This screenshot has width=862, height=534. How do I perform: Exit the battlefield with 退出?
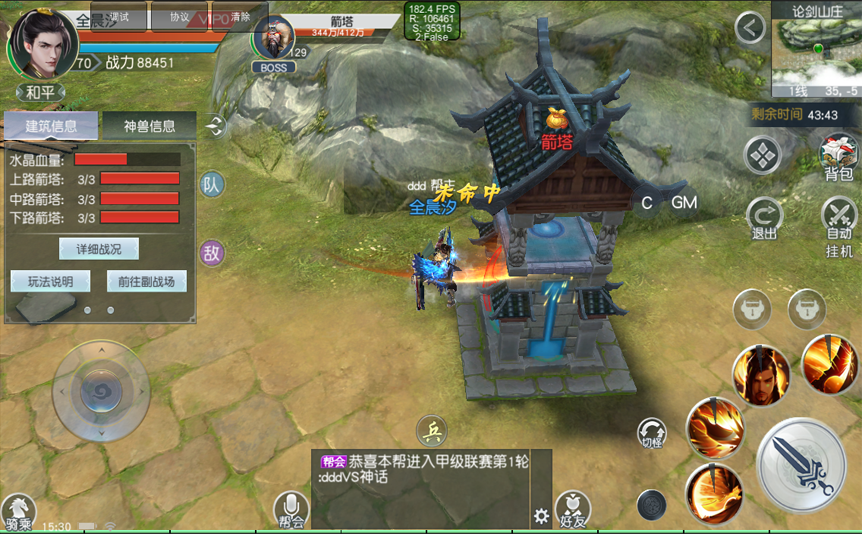pyautogui.click(x=764, y=217)
